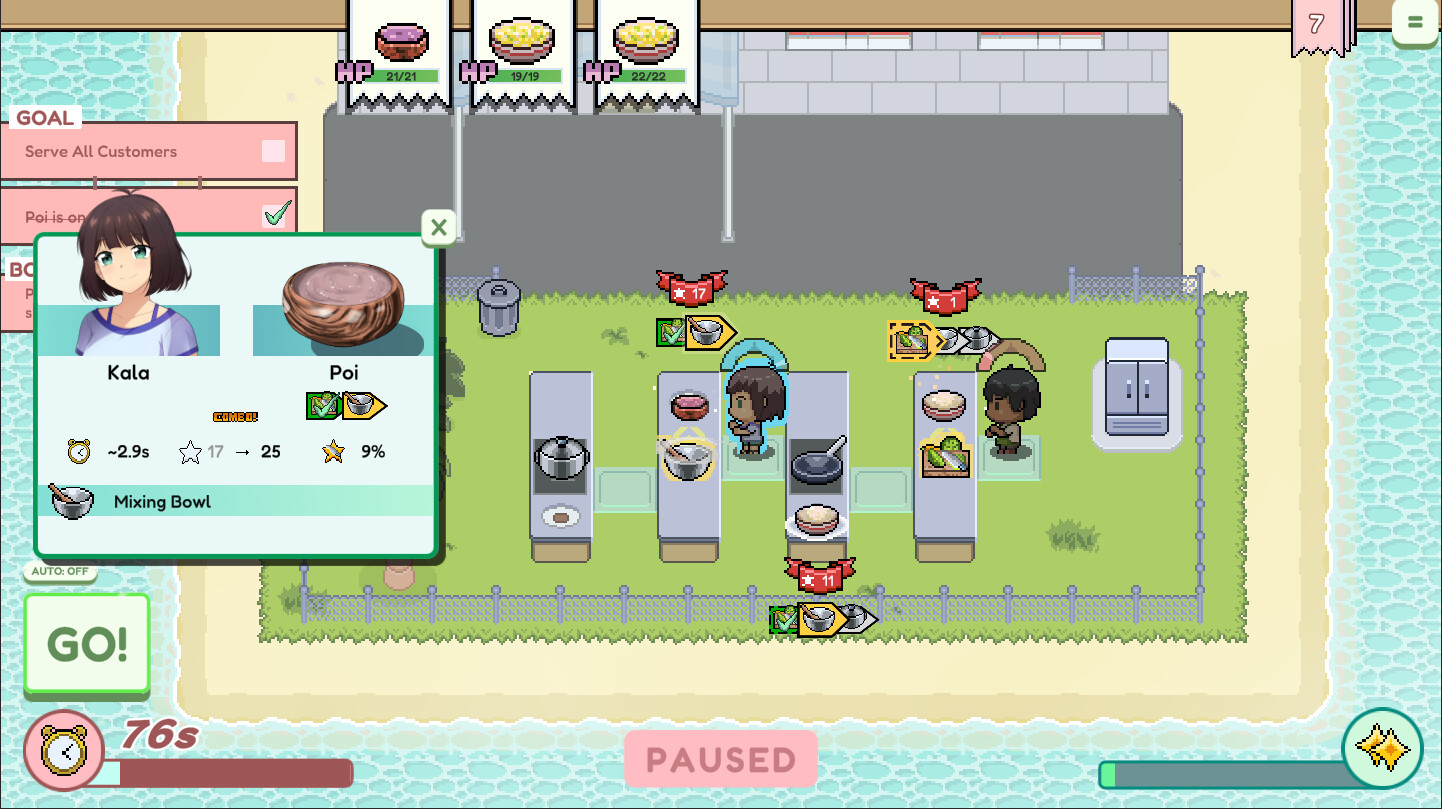
Task: Click the stopwatch ~2.9s icon in the popup
Action: [77, 451]
